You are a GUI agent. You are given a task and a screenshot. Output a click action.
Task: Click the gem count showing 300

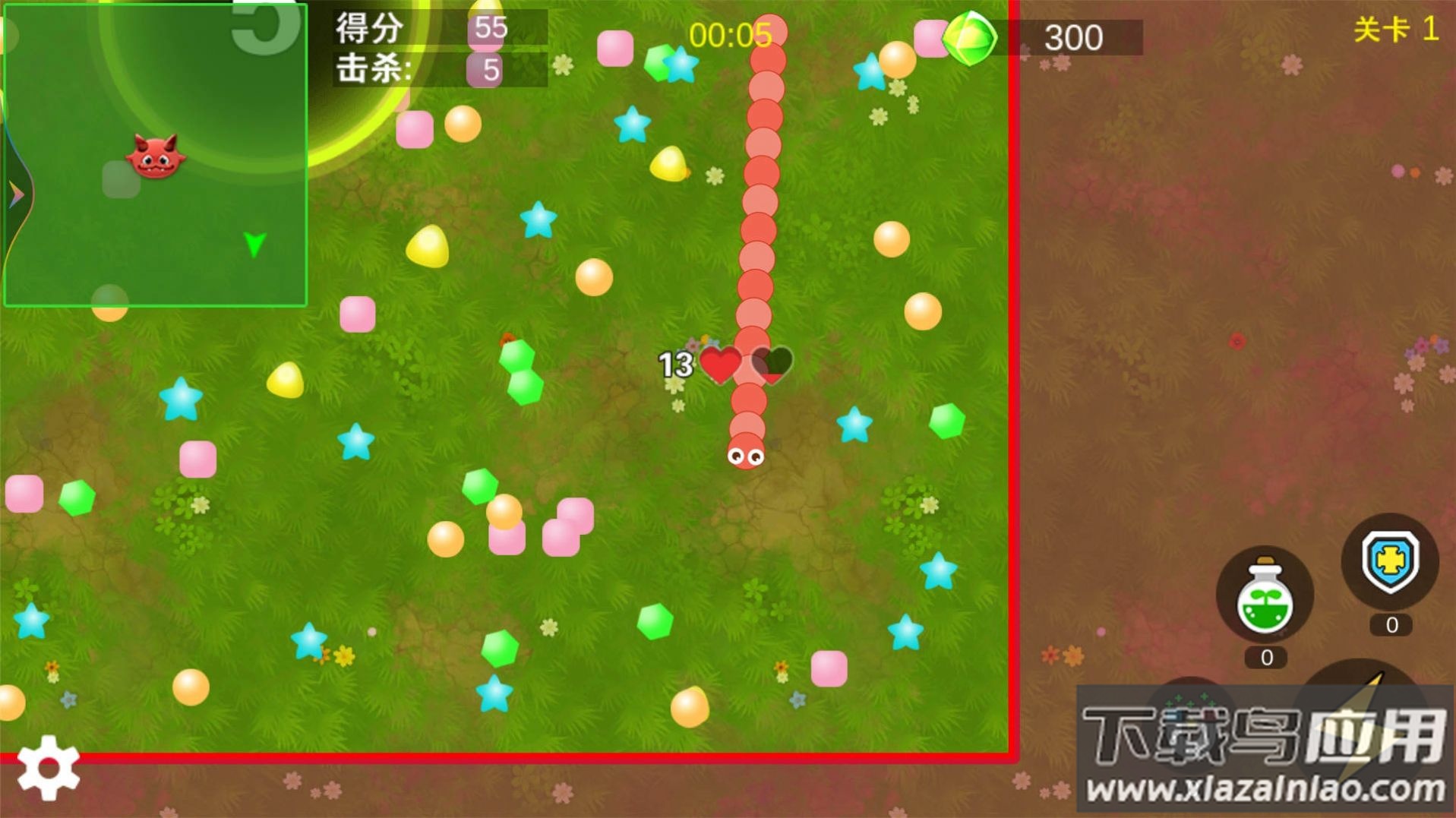[1075, 38]
